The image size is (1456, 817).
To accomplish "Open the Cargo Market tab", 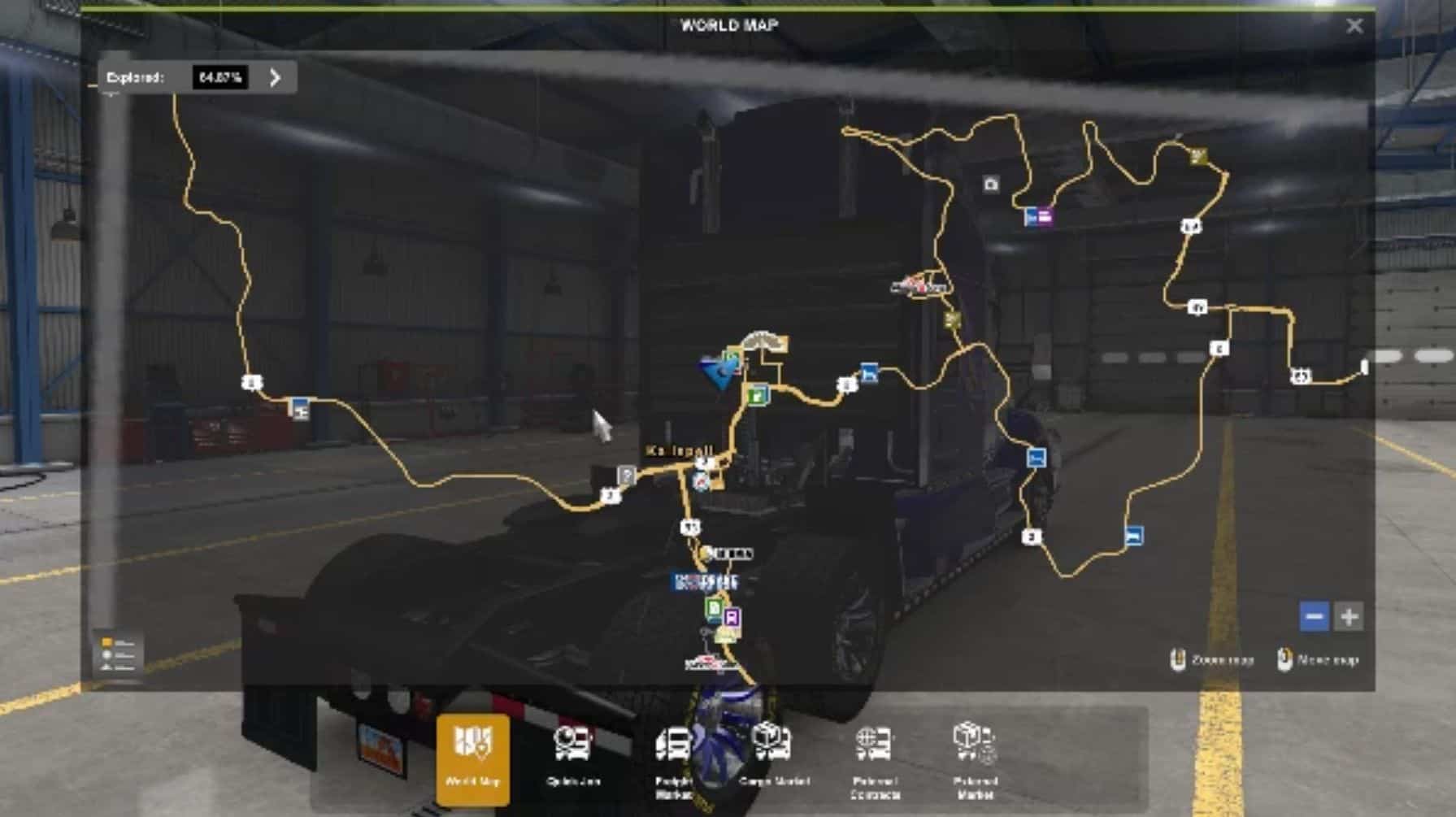I will click(773, 758).
